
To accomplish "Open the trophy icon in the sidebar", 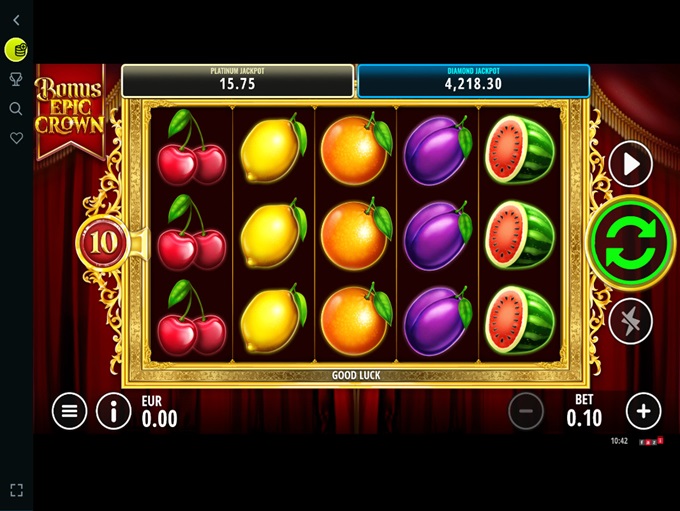I will 16,79.
